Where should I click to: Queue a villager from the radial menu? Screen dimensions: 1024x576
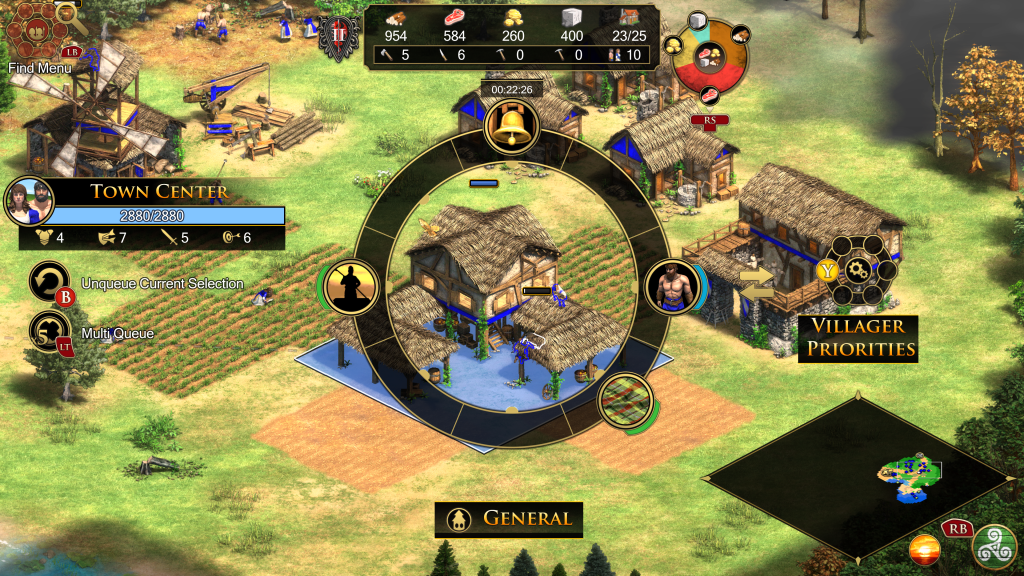point(671,287)
